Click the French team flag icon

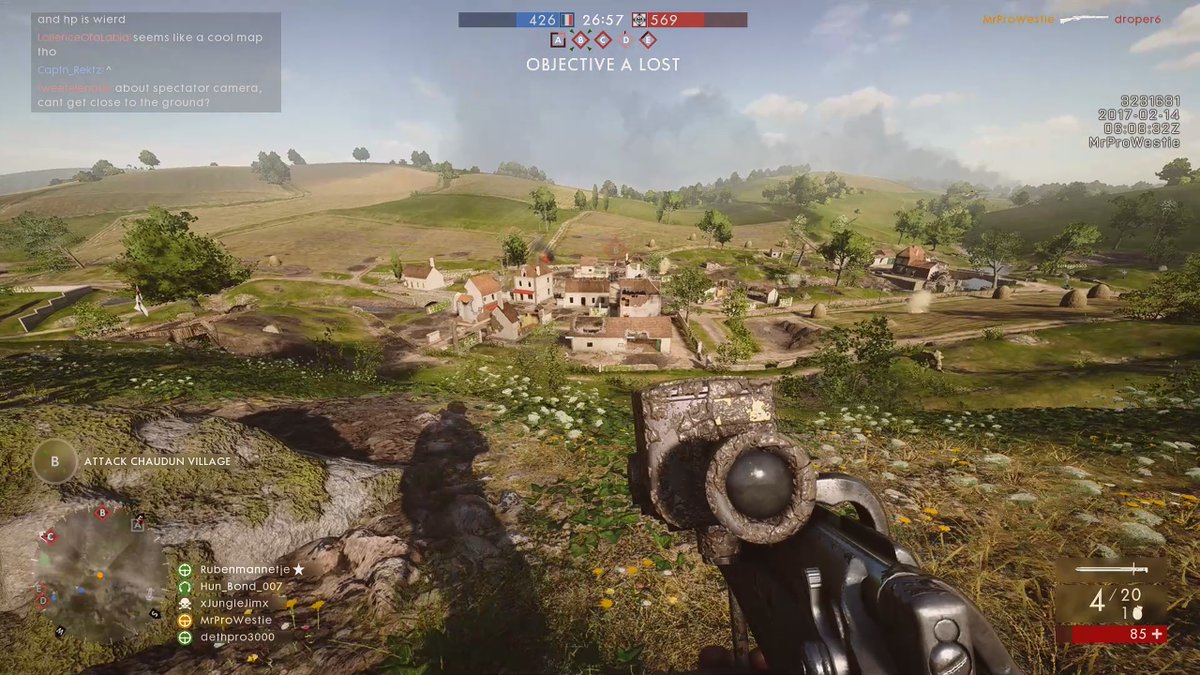(x=566, y=19)
